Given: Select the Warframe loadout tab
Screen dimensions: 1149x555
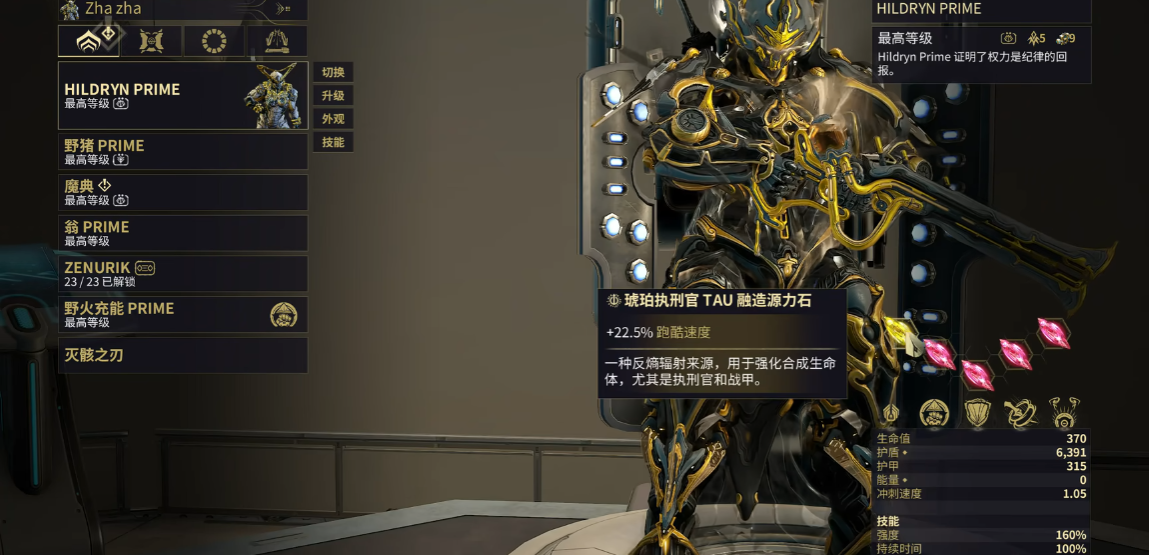Looking at the screenshot, I should point(89,41).
